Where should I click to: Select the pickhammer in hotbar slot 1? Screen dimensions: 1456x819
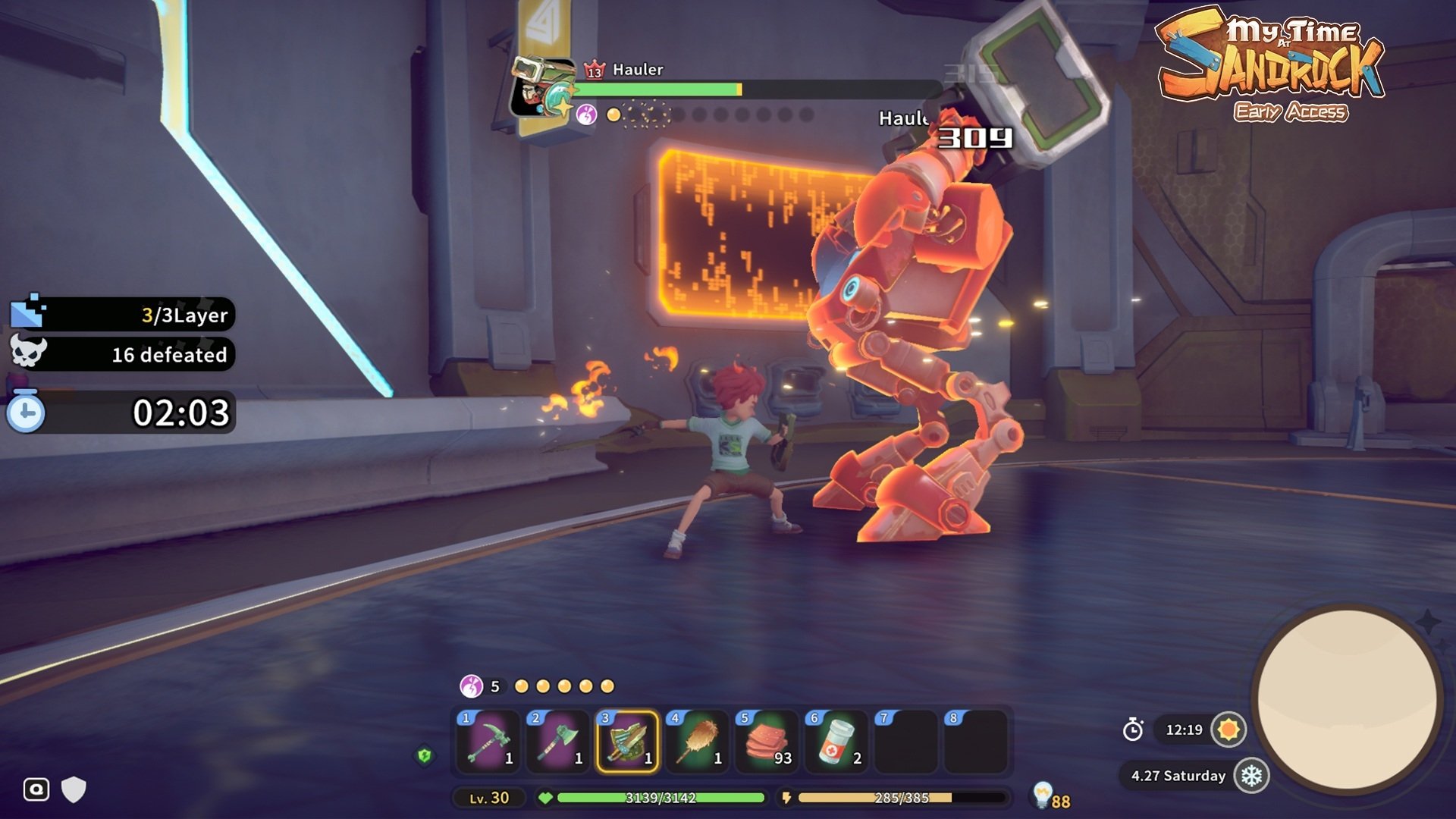pyautogui.click(x=488, y=740)
